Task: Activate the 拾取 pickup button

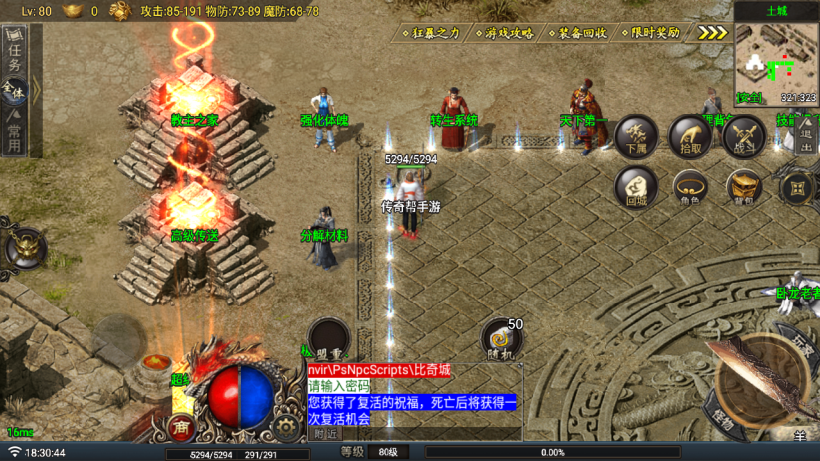Action: pos(689,136)
